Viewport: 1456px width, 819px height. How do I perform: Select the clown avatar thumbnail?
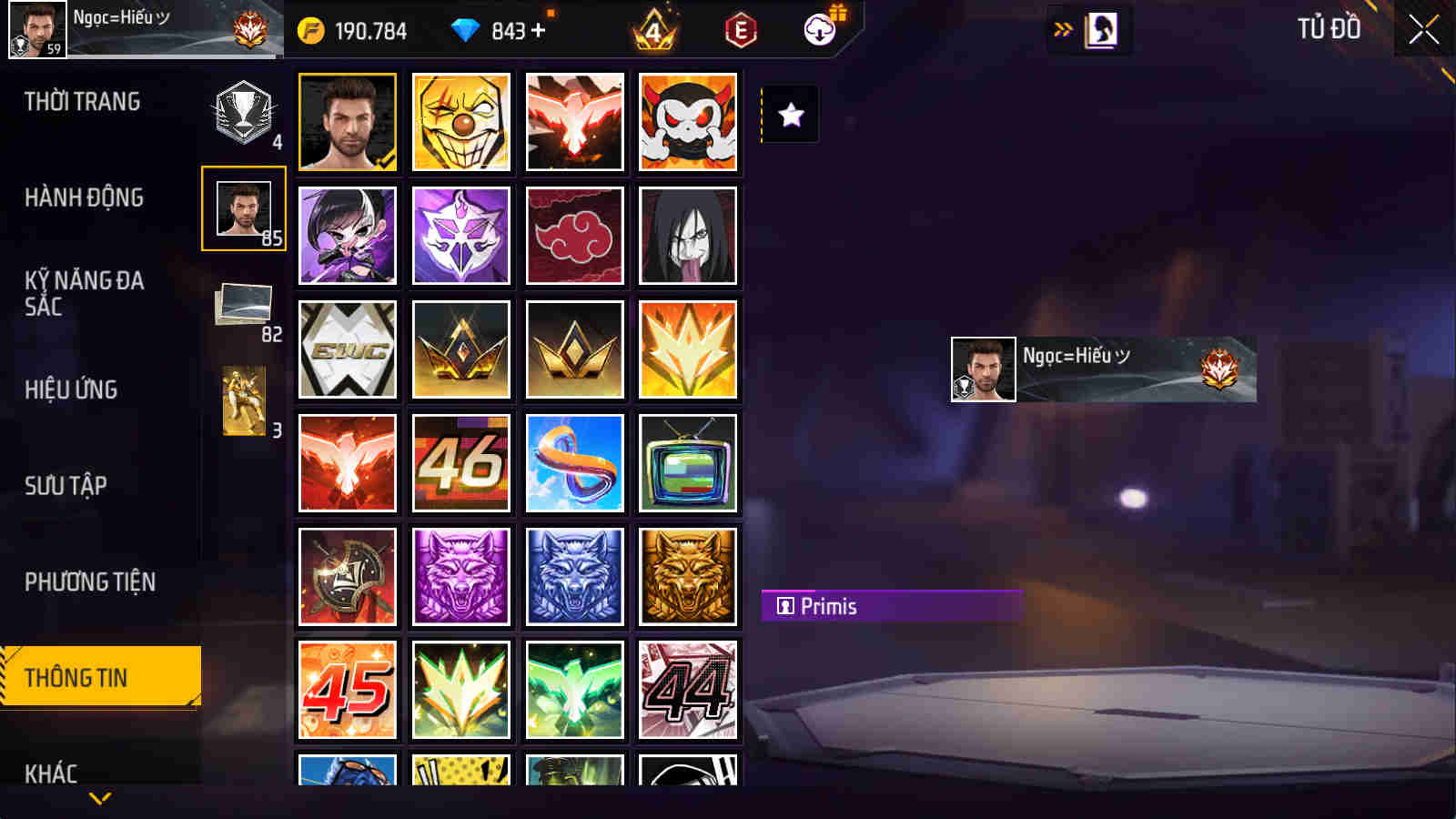(x=461, y=121)
